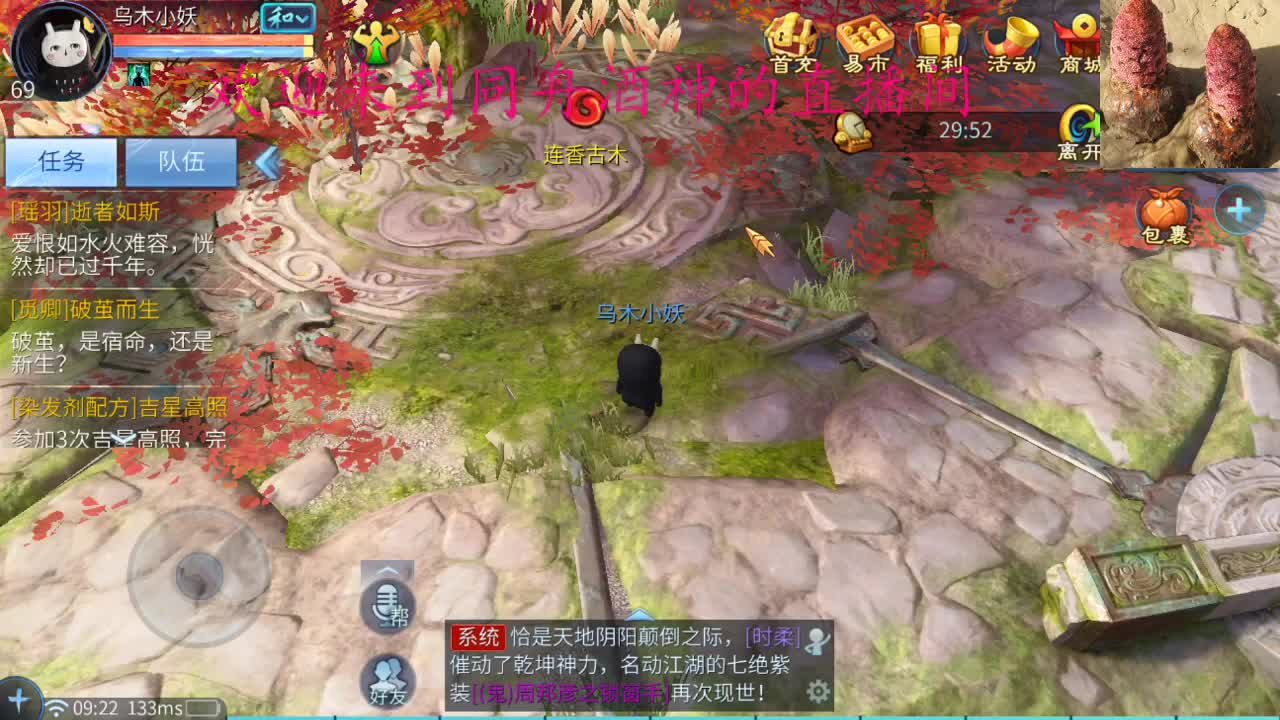Open the purple 周邦彦之锁留香 item link
The height and width of the screenshot is (720, 1280).
tap(574, 693)
